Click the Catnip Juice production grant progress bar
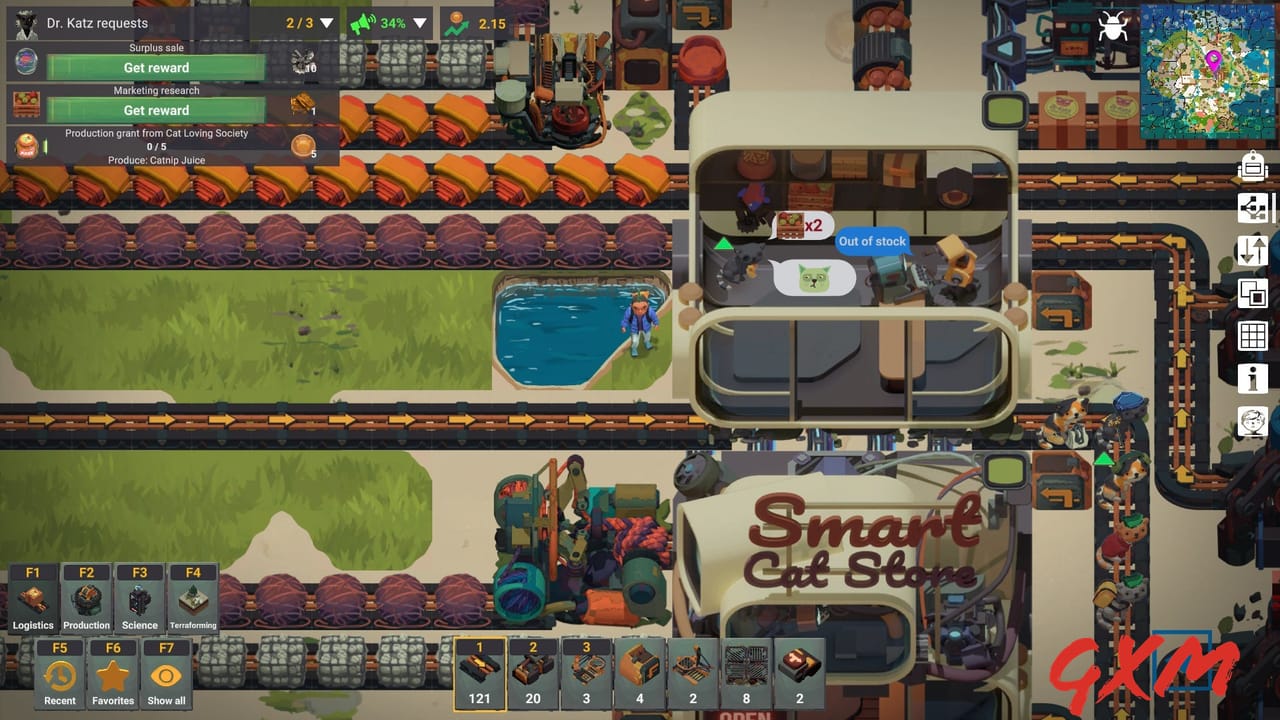Image resolution: width=1280 pixels, height=720 pixels. 156,146
